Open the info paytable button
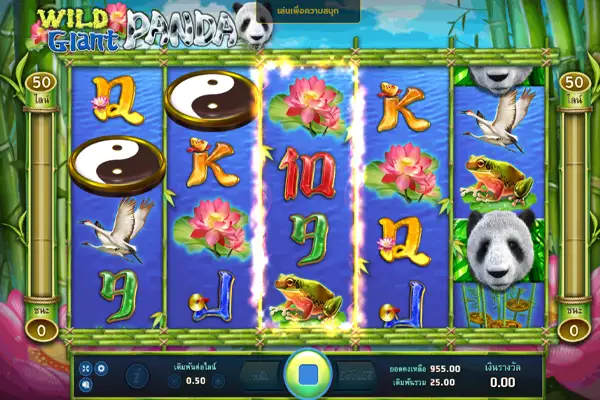 (136, 375)
